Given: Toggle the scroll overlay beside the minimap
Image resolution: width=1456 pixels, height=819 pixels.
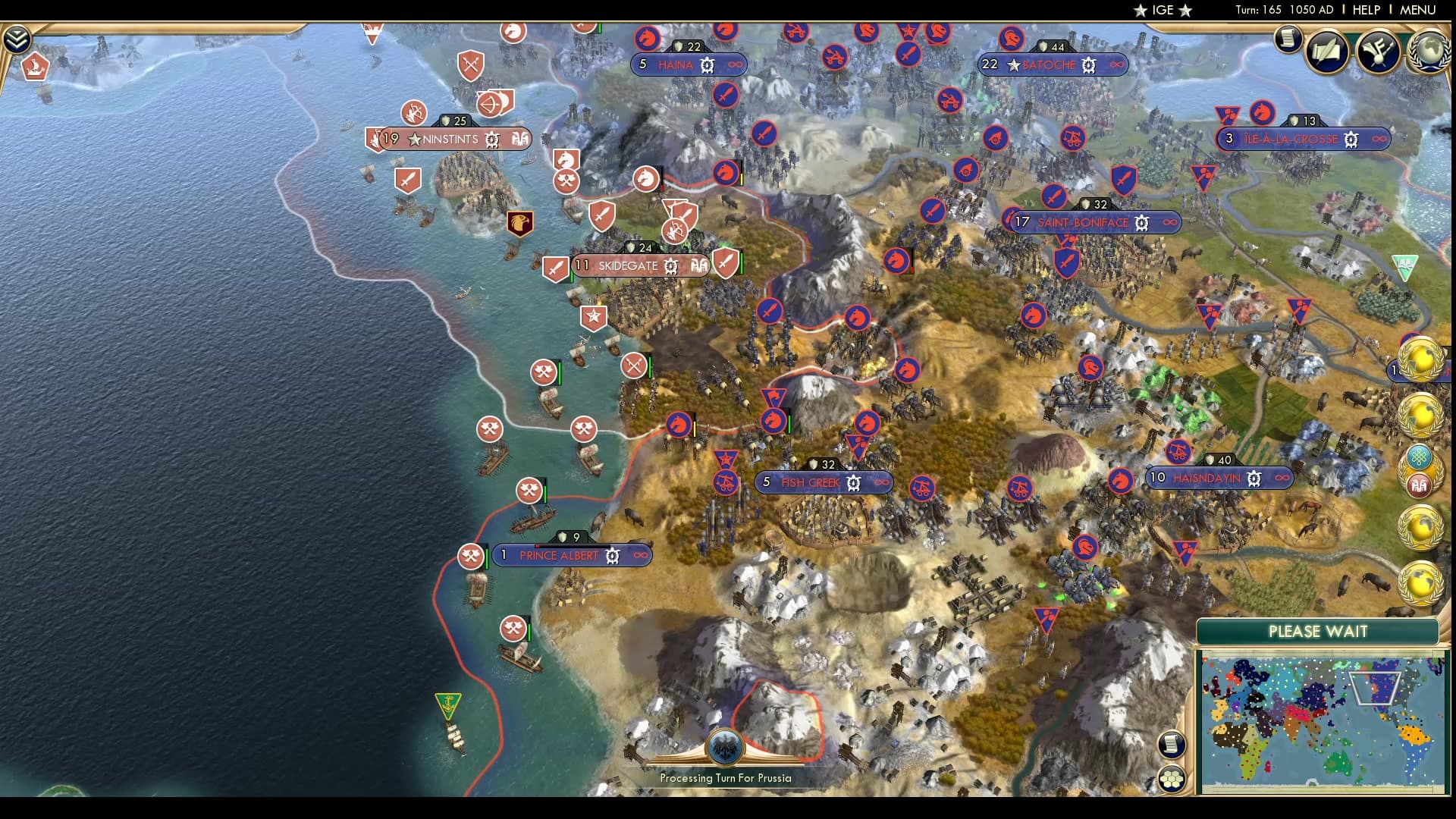Looking at the screenshot, I should point(1172,745).
